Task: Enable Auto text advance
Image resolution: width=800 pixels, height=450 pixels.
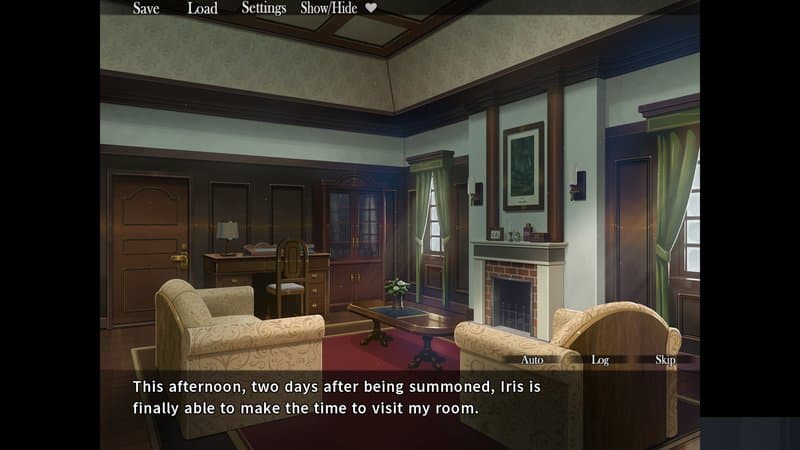Action: pyautogui.click(x=533, y=359)
